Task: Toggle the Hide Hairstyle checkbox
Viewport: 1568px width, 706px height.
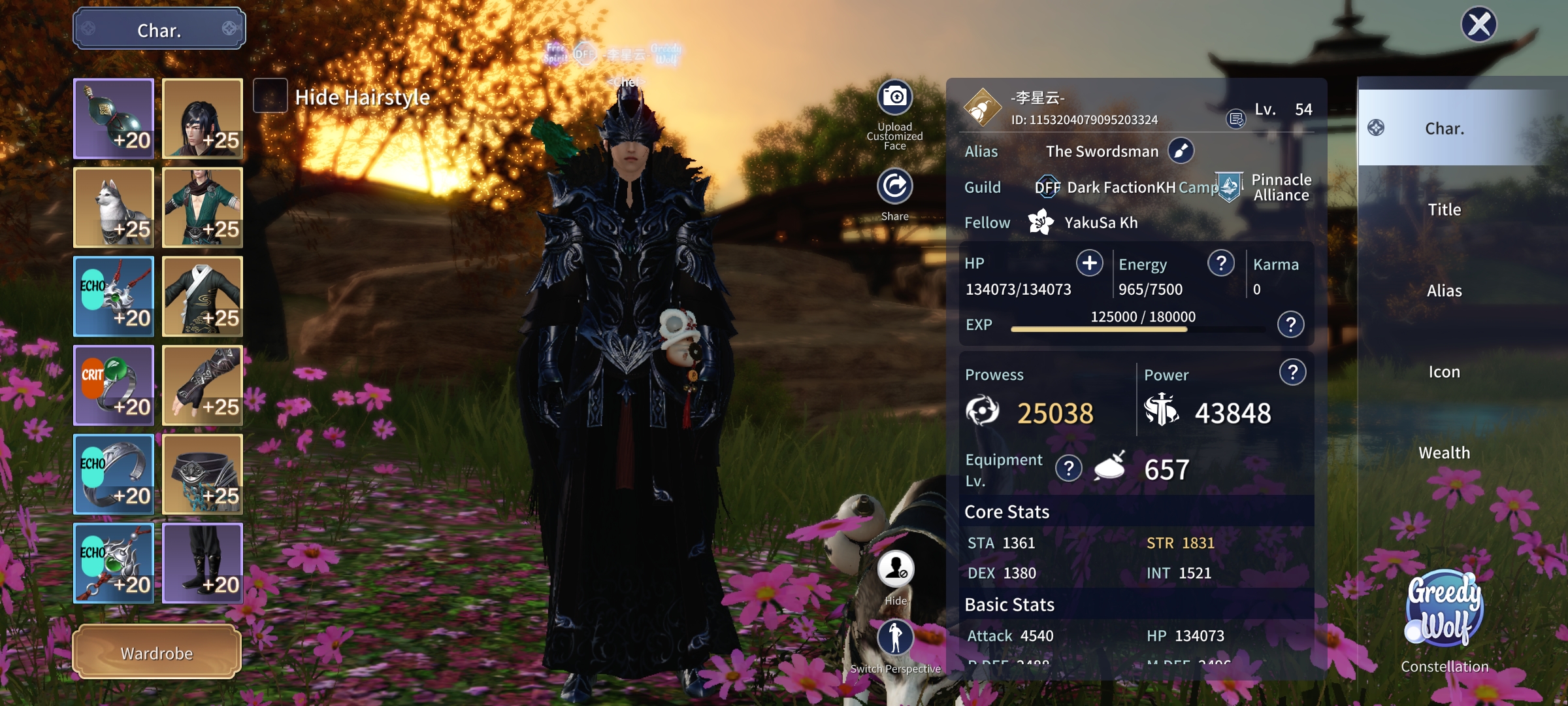Action: pos(270,97)
